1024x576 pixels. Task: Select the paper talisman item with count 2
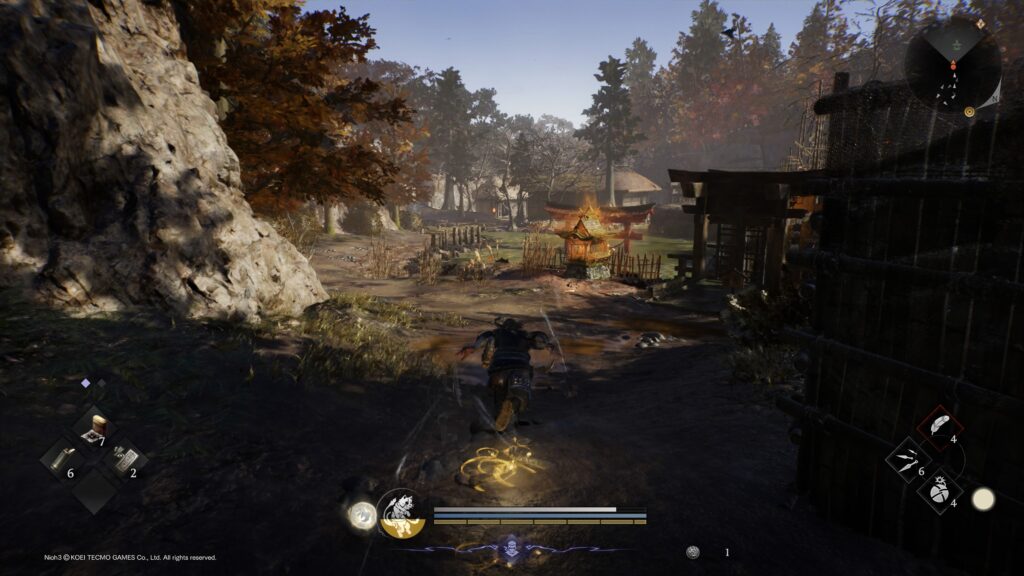point(124,459)
